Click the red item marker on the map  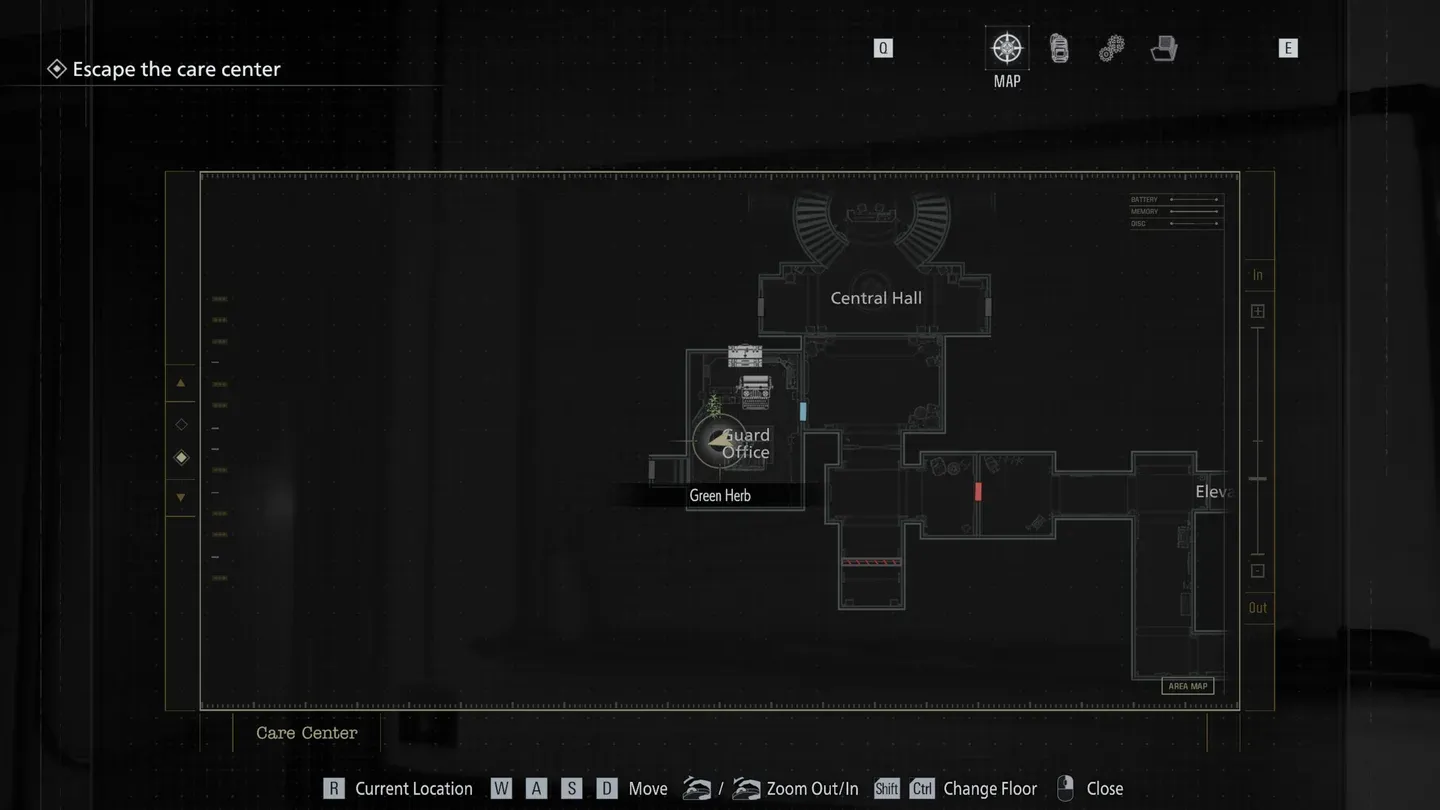coord(977,490)
